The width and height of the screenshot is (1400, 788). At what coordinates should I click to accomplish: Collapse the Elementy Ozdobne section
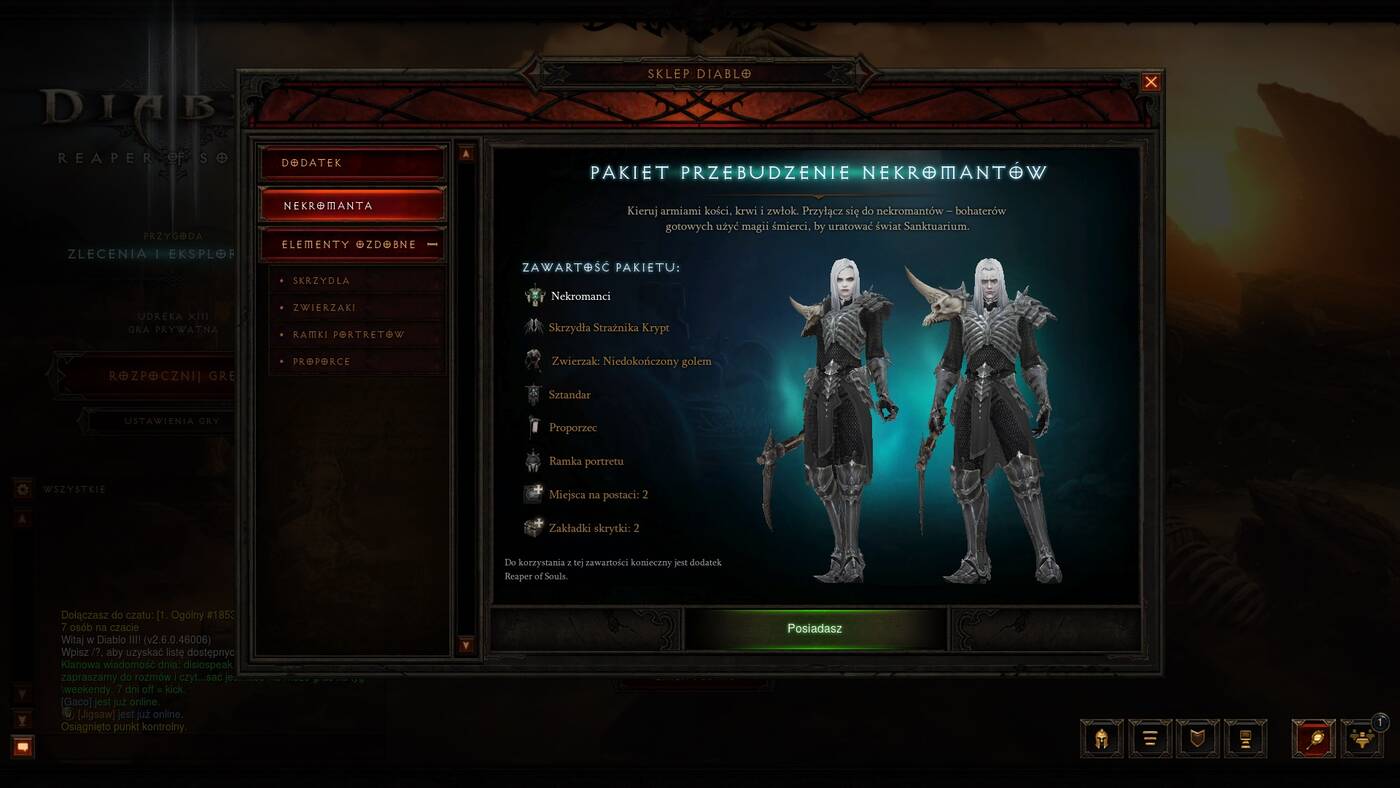tap(432, 244)
